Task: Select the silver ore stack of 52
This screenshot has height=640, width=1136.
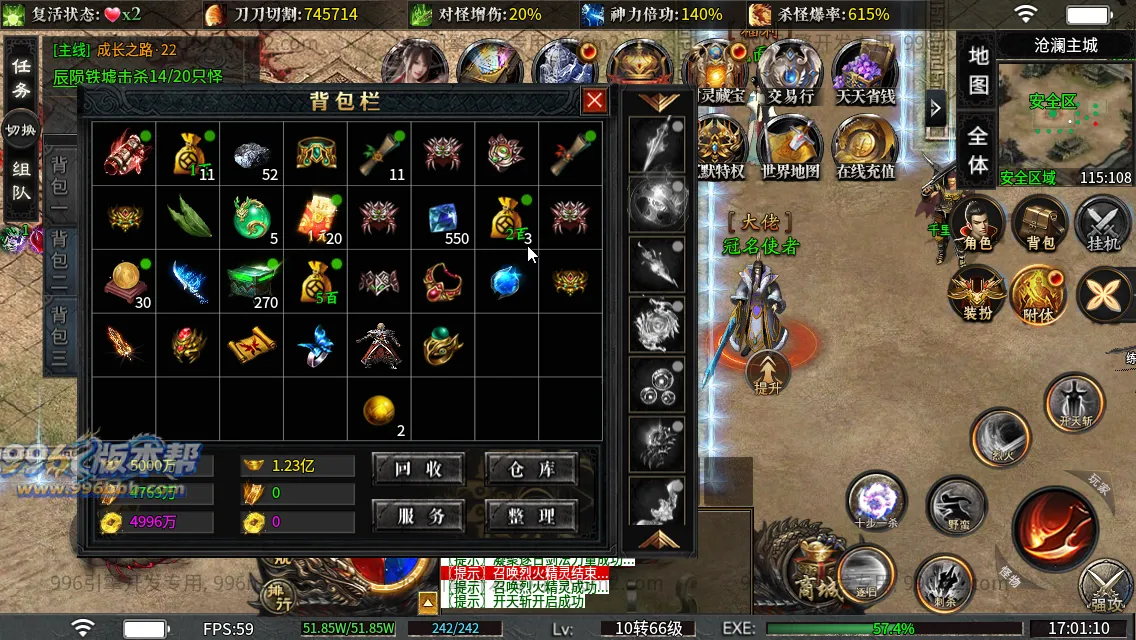Action: coord(251,154)
